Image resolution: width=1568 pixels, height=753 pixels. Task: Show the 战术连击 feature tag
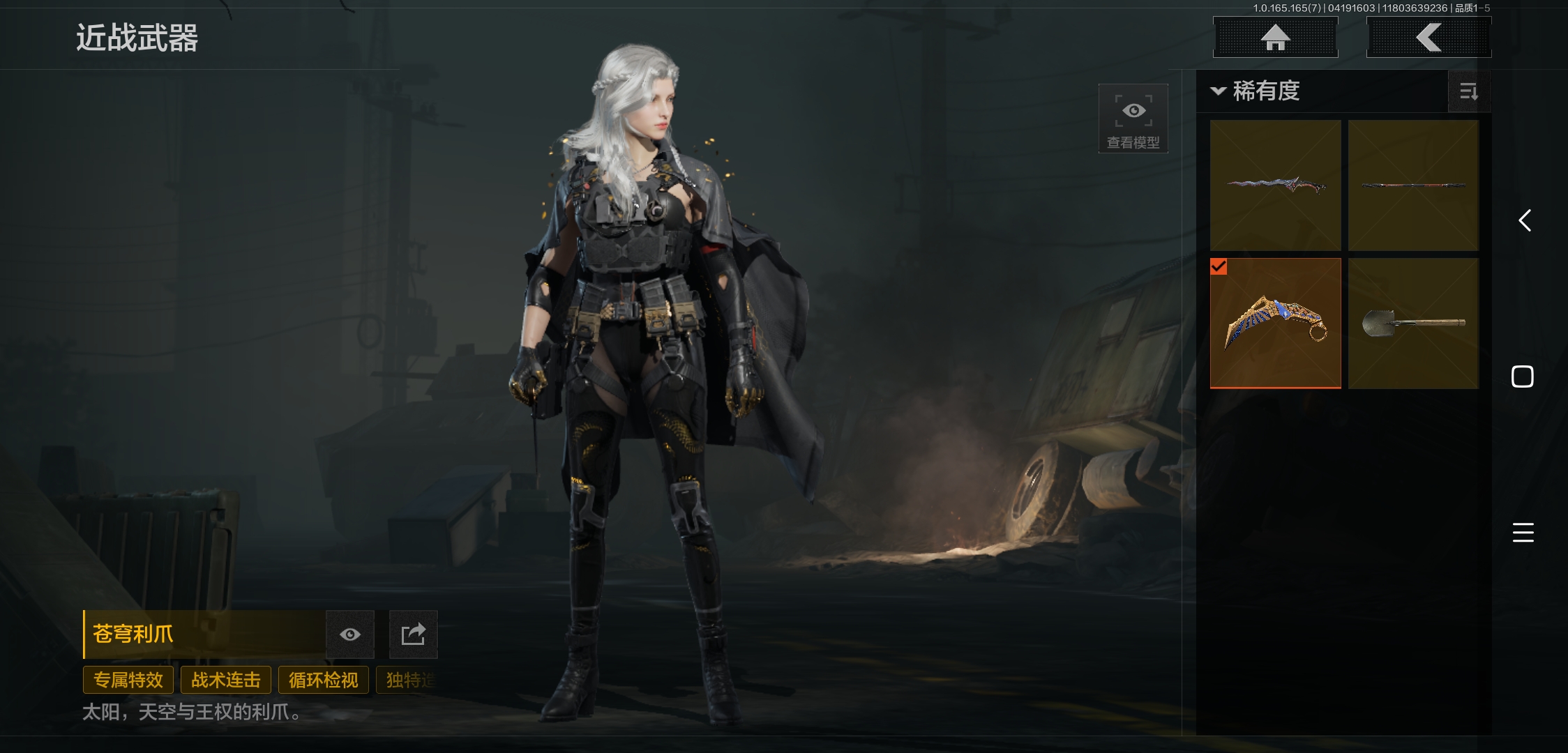[x=225, y=680]
